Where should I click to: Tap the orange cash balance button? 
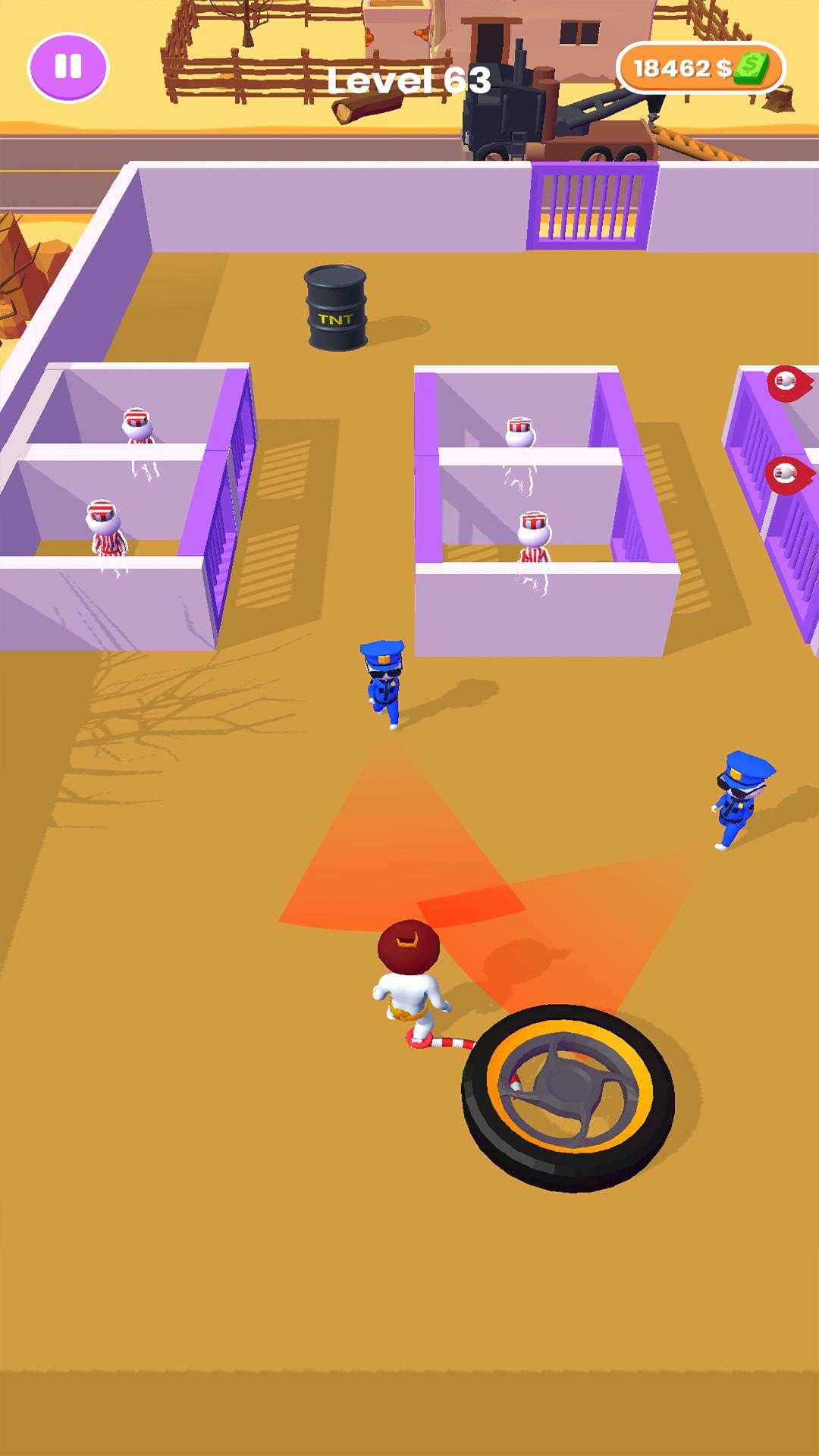[699, 68]
